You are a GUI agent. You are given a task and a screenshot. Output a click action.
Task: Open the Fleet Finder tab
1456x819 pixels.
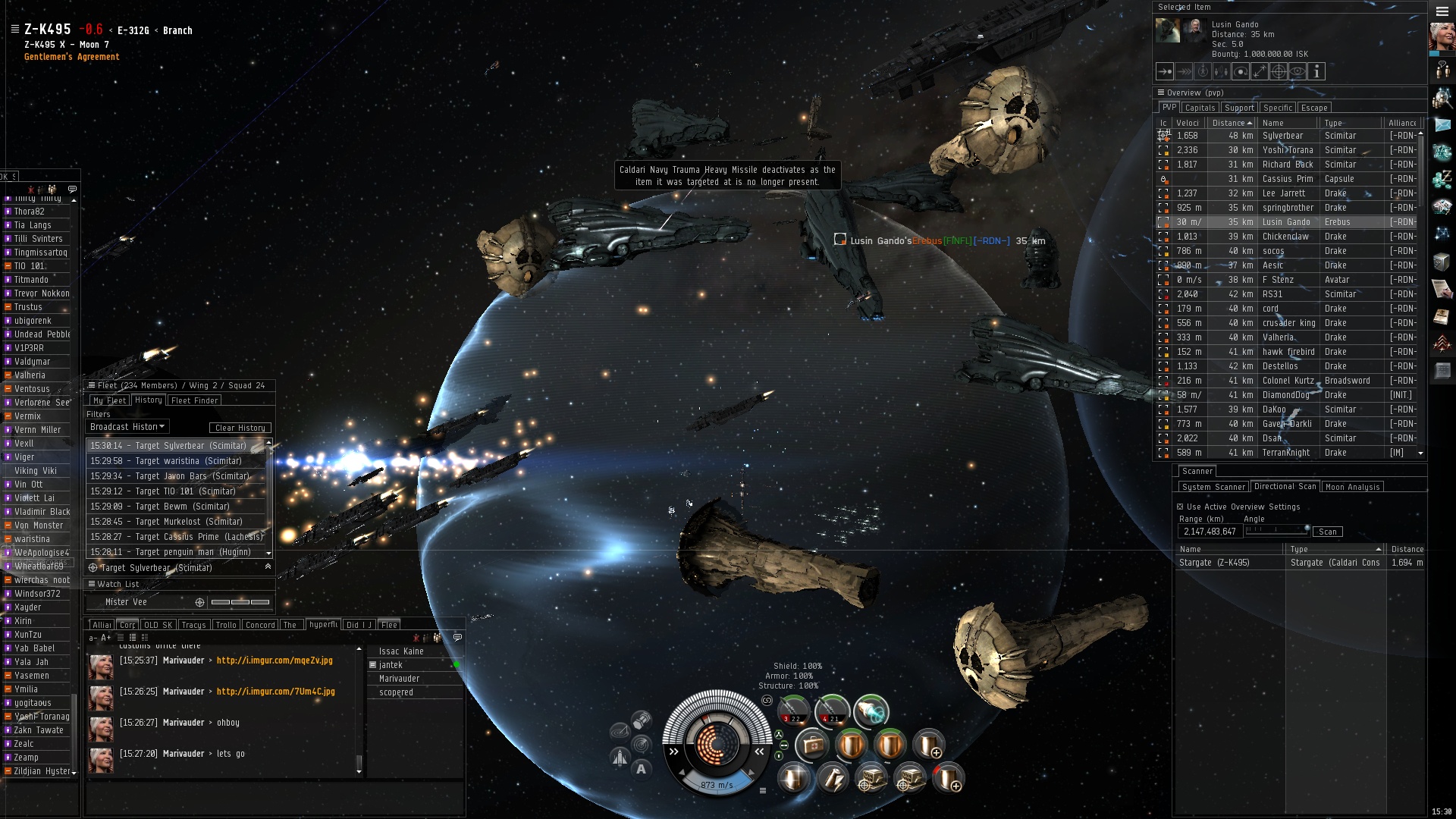(195, 400)
